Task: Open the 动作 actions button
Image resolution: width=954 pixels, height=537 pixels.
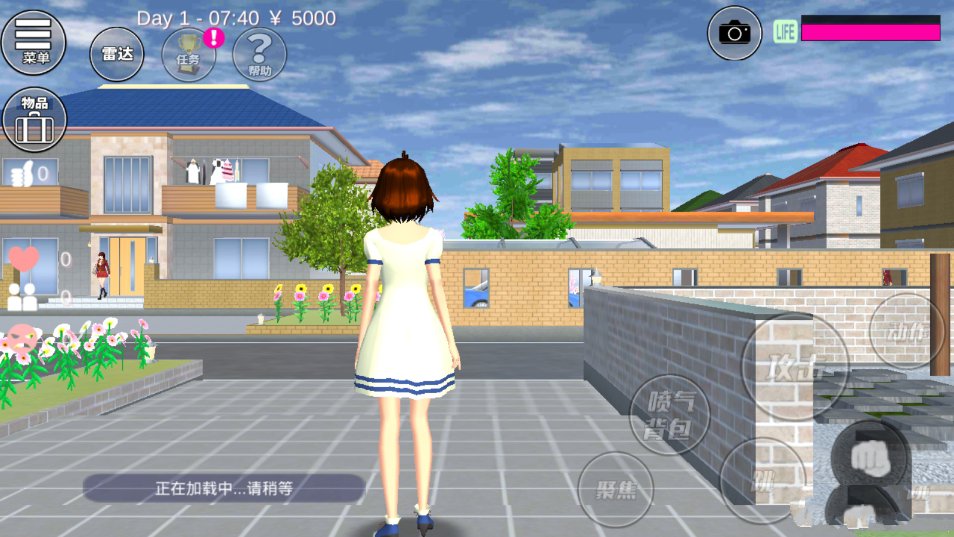Action: (907, 331)
